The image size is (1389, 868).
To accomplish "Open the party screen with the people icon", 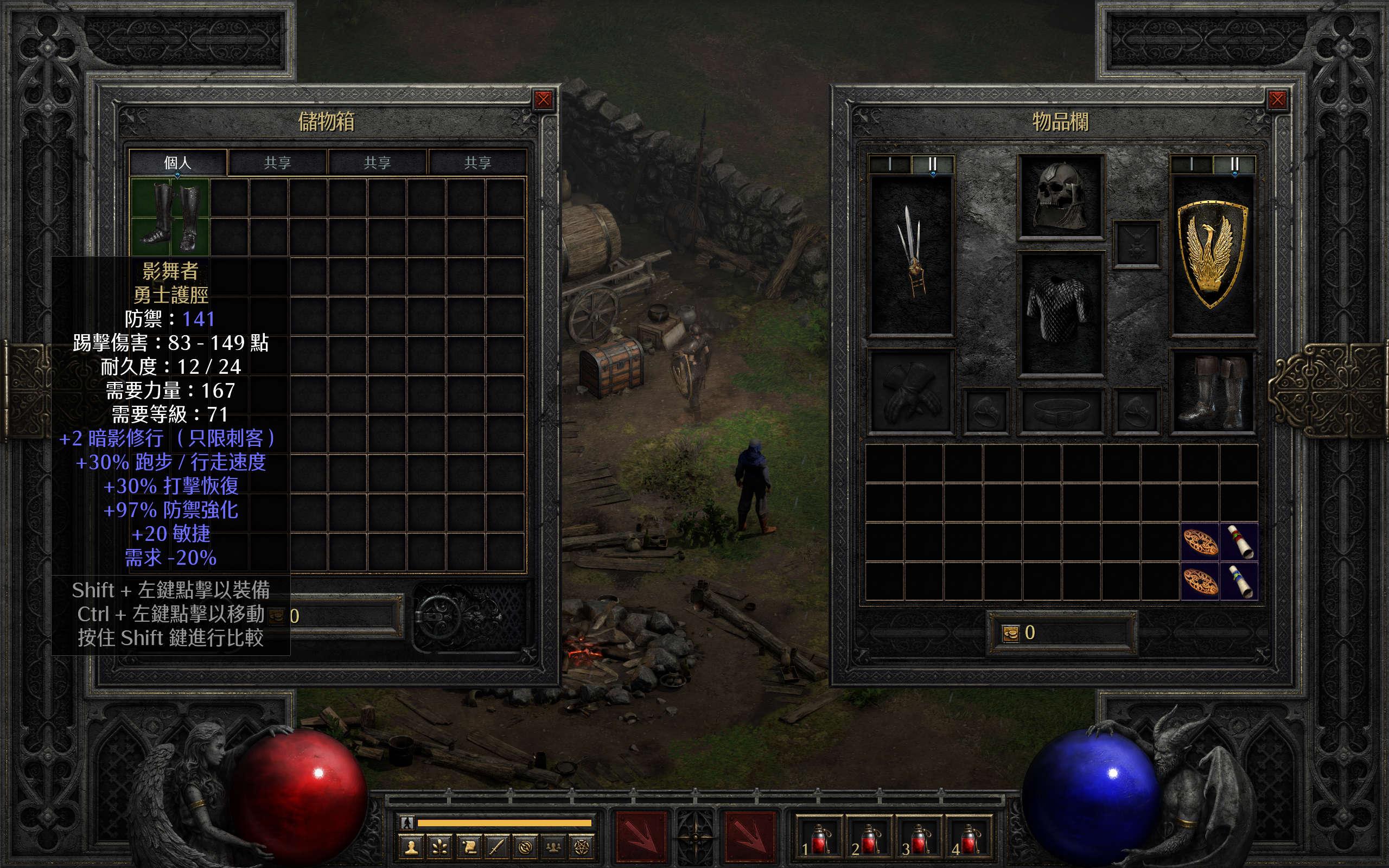I will click(554, 847).
